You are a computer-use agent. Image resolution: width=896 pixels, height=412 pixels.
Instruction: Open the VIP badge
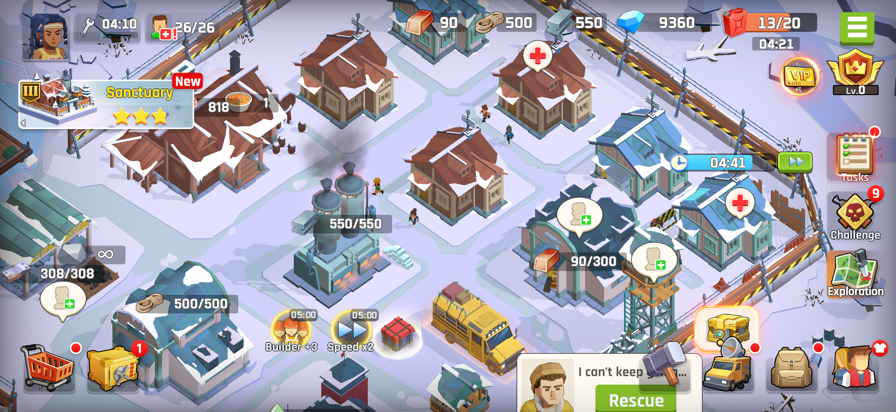pos(798,76)
